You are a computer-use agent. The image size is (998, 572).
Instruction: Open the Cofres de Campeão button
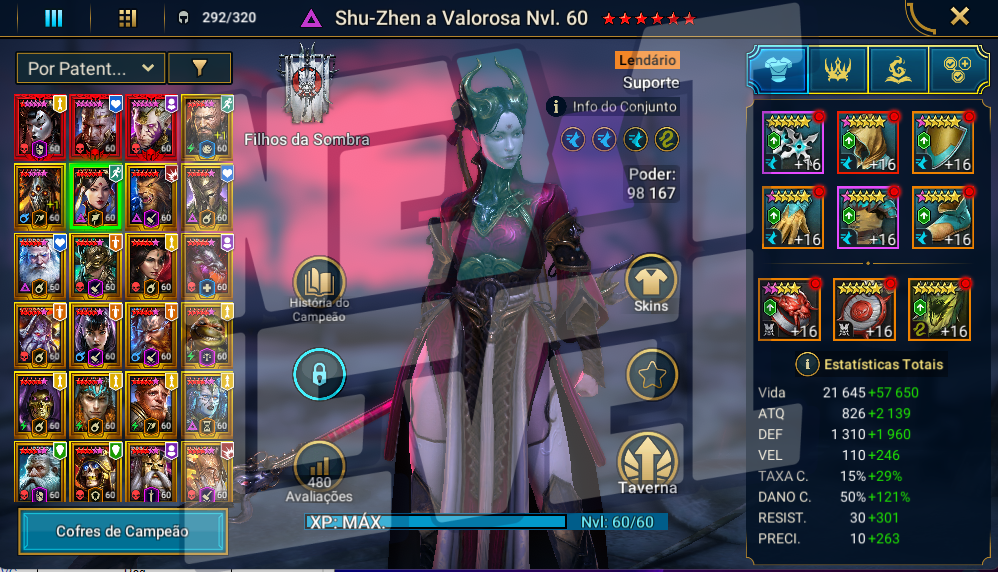(x=122, y=531)
